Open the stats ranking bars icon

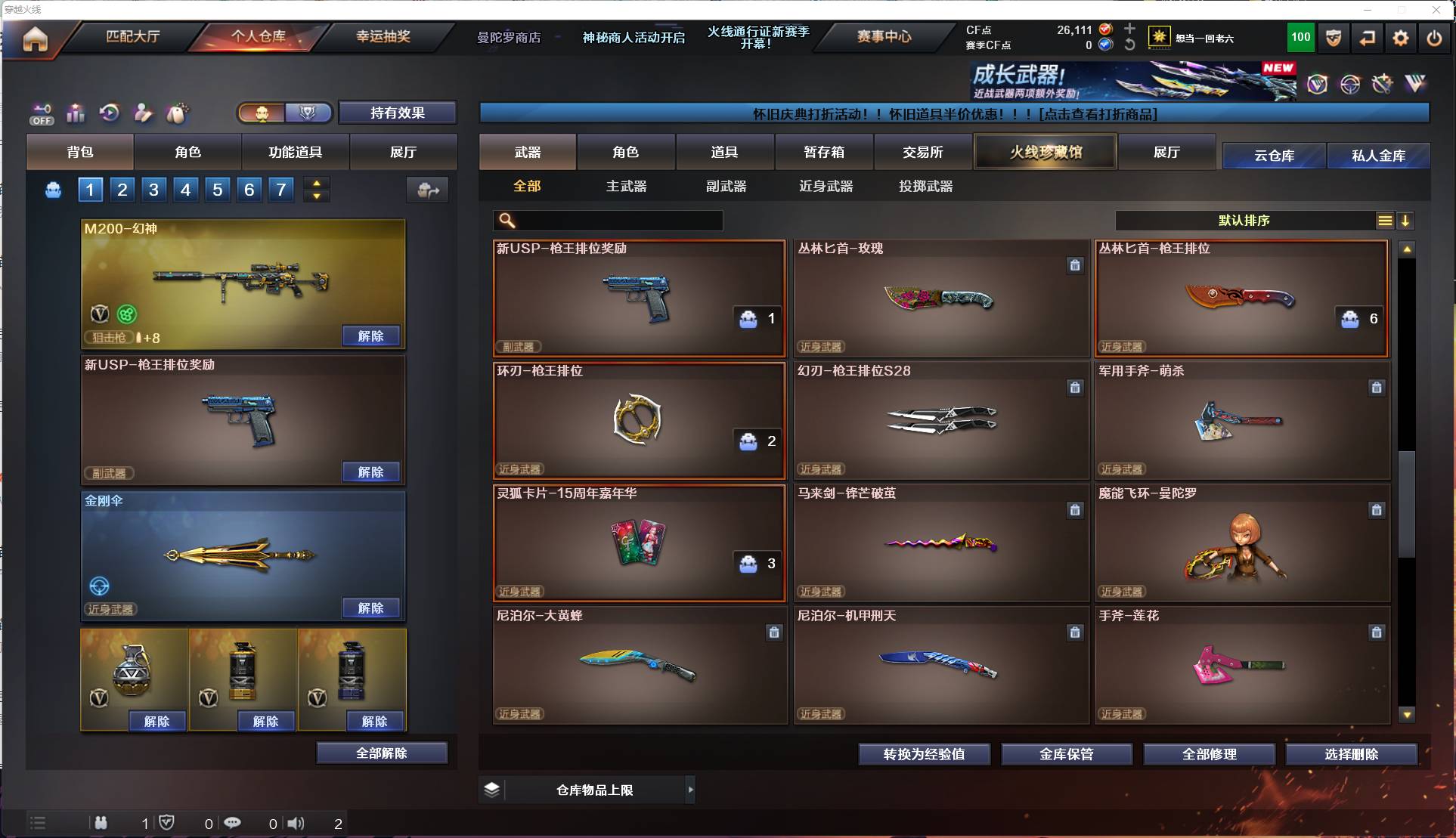pyautogui.click(x=76, y=113)
